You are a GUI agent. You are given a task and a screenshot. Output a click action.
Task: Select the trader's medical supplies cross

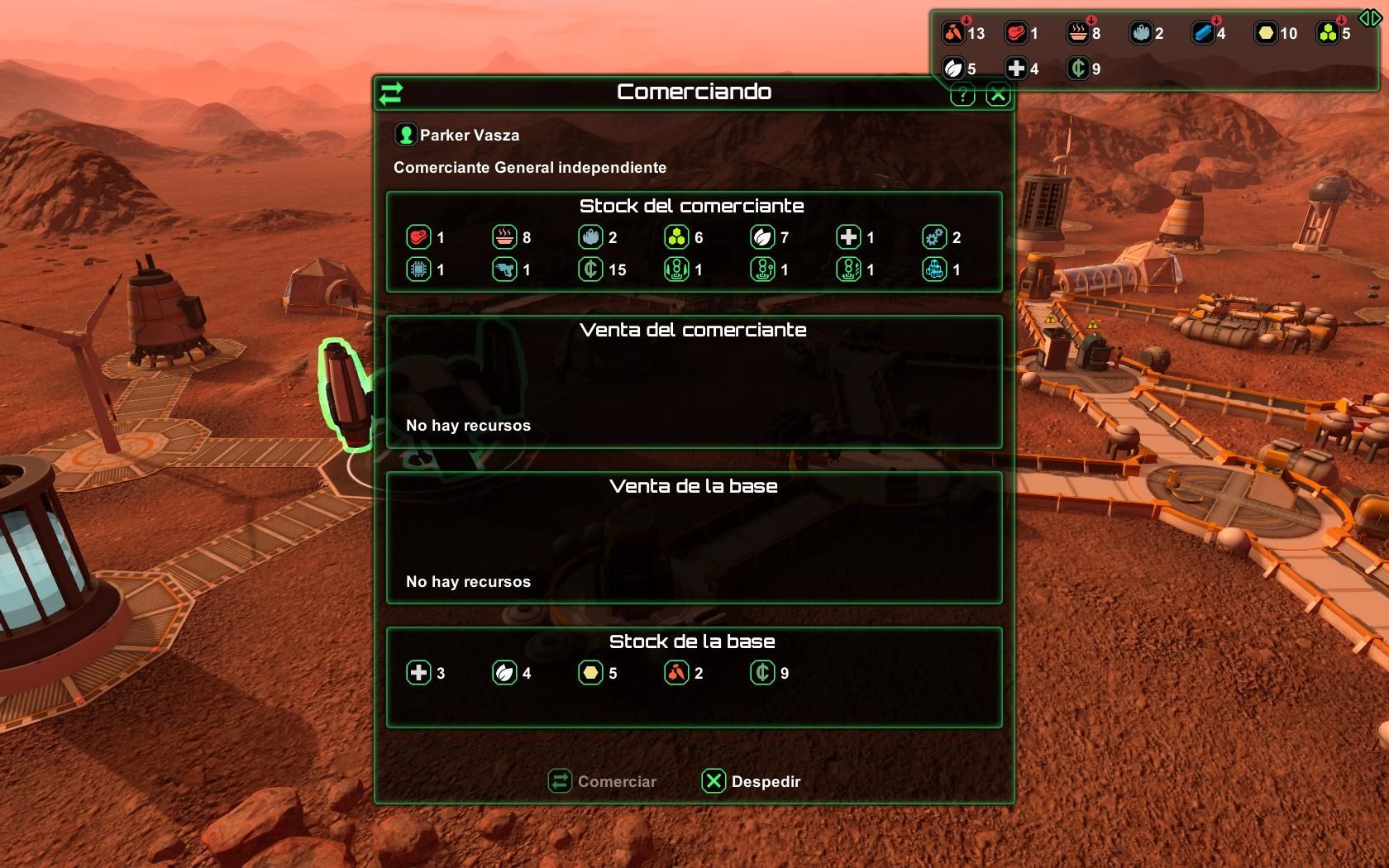point(849,238)
